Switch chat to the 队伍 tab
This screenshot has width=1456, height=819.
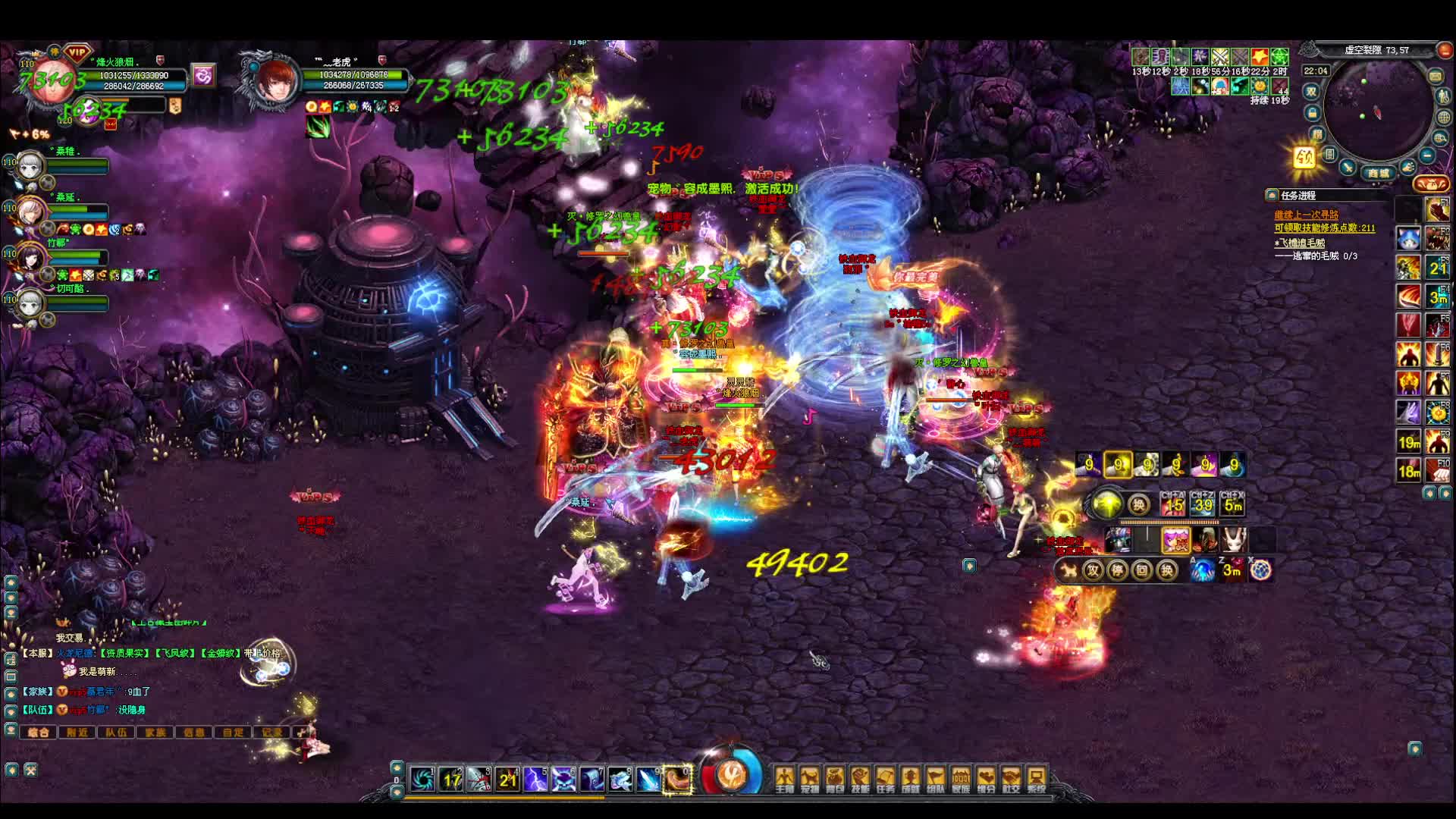point(116,732)
